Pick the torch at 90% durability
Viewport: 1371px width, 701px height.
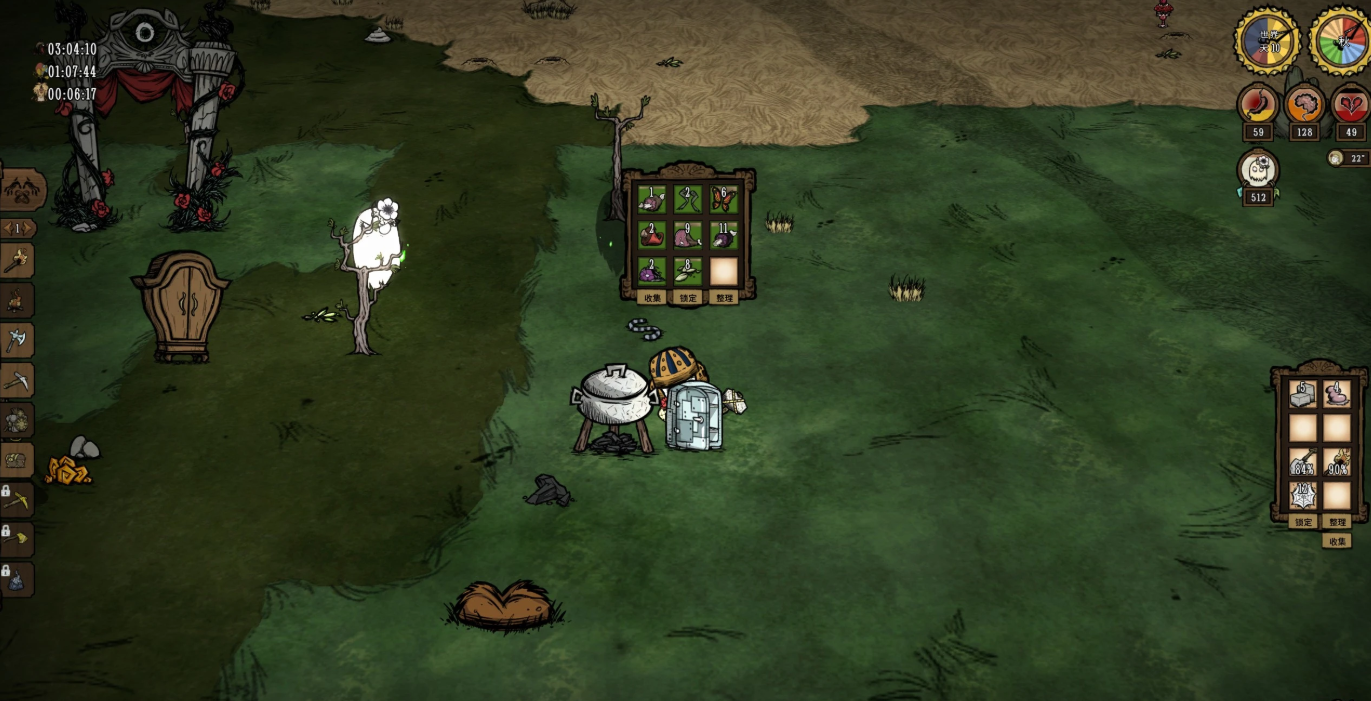click(1337, 462)
